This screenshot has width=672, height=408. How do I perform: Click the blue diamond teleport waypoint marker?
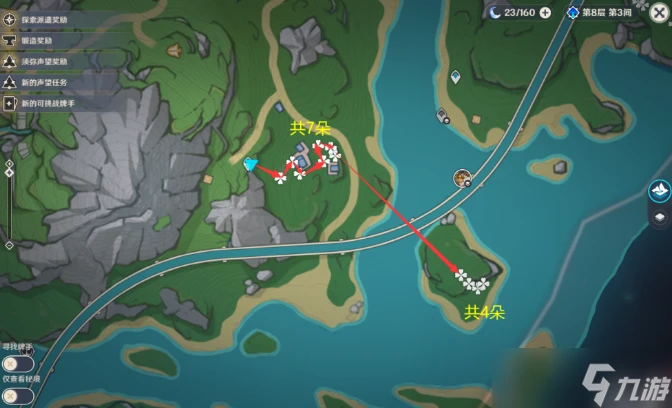[251, 163]
